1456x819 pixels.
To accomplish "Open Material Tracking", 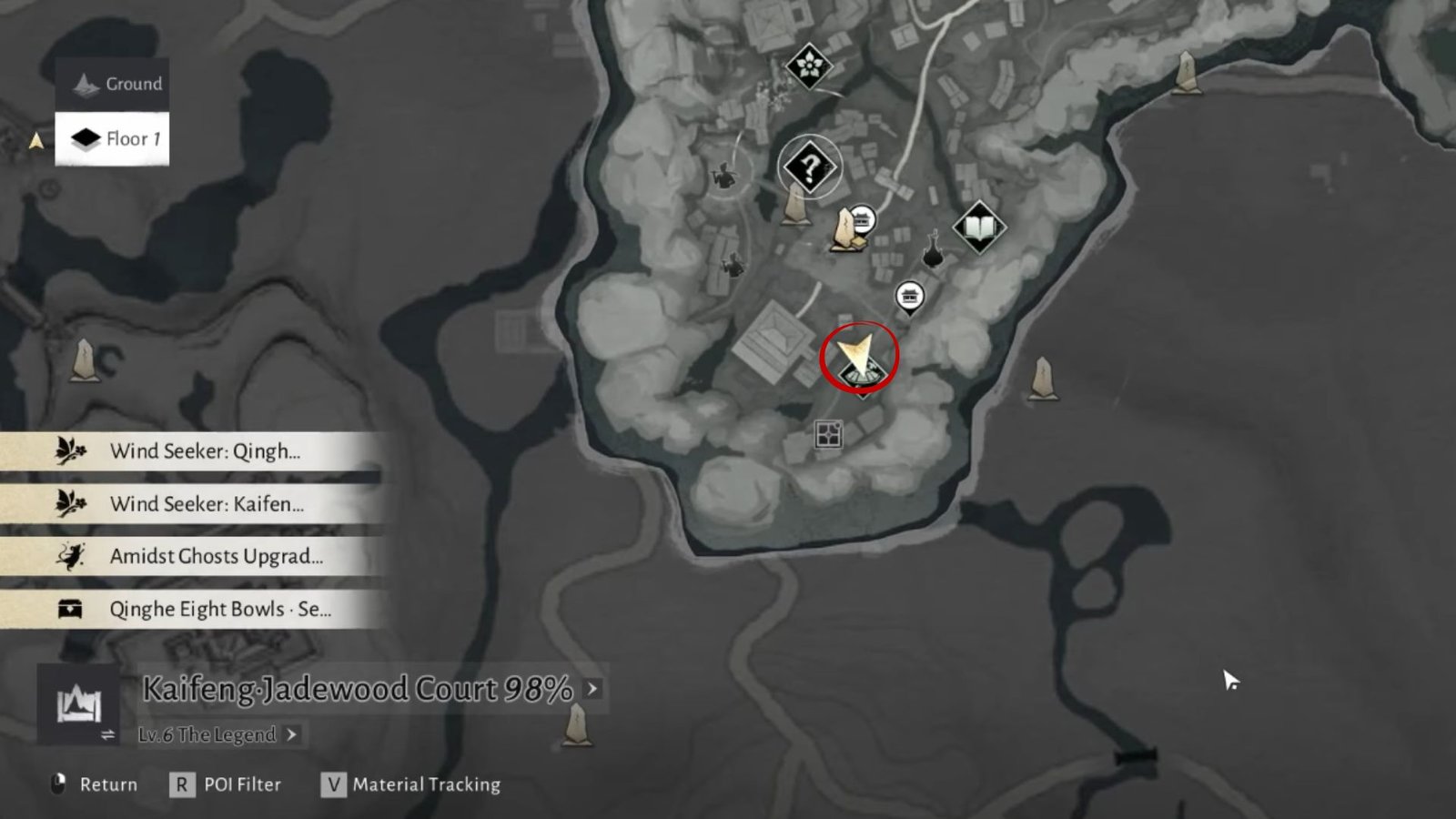I will coord(410,784).
